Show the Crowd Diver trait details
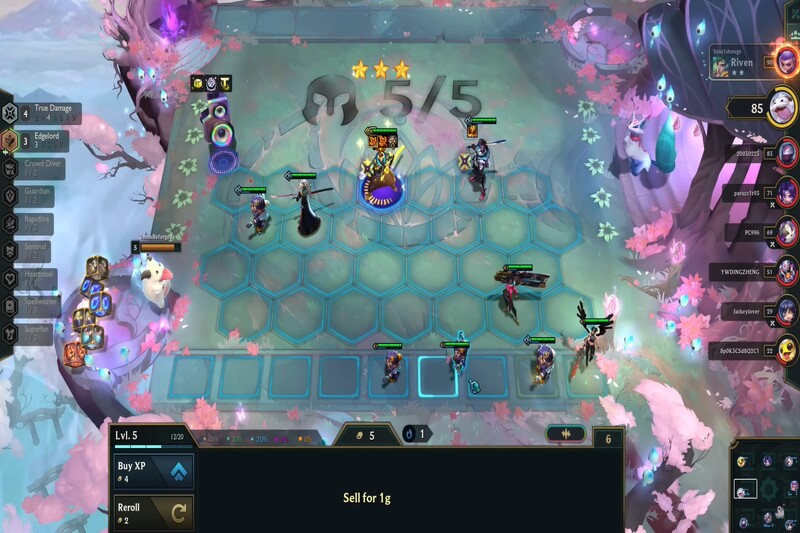Viewport: 800px width, 533px height. [x=42, y=168]
